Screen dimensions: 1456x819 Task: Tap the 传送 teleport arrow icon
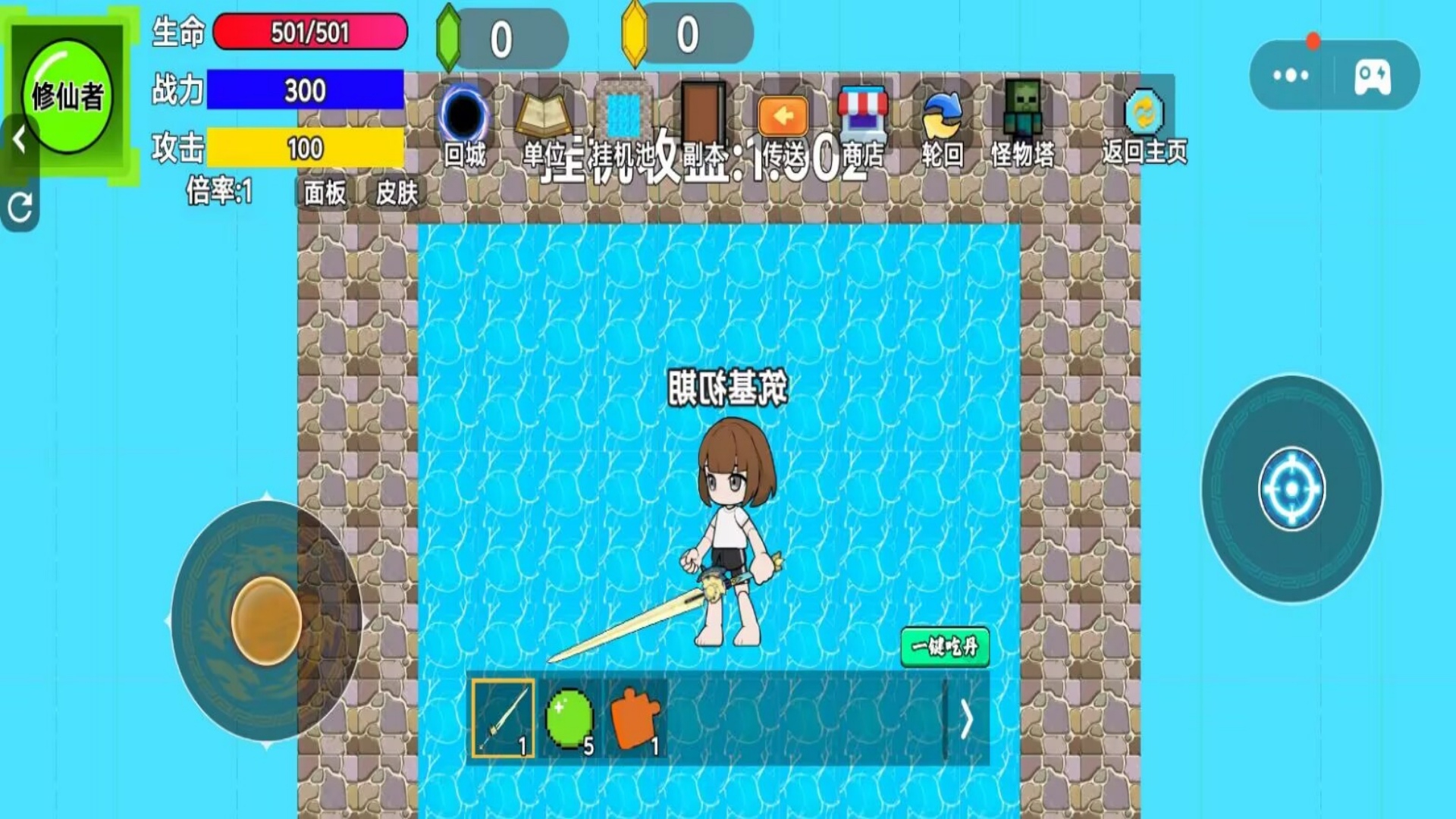[x=783, y=115]
